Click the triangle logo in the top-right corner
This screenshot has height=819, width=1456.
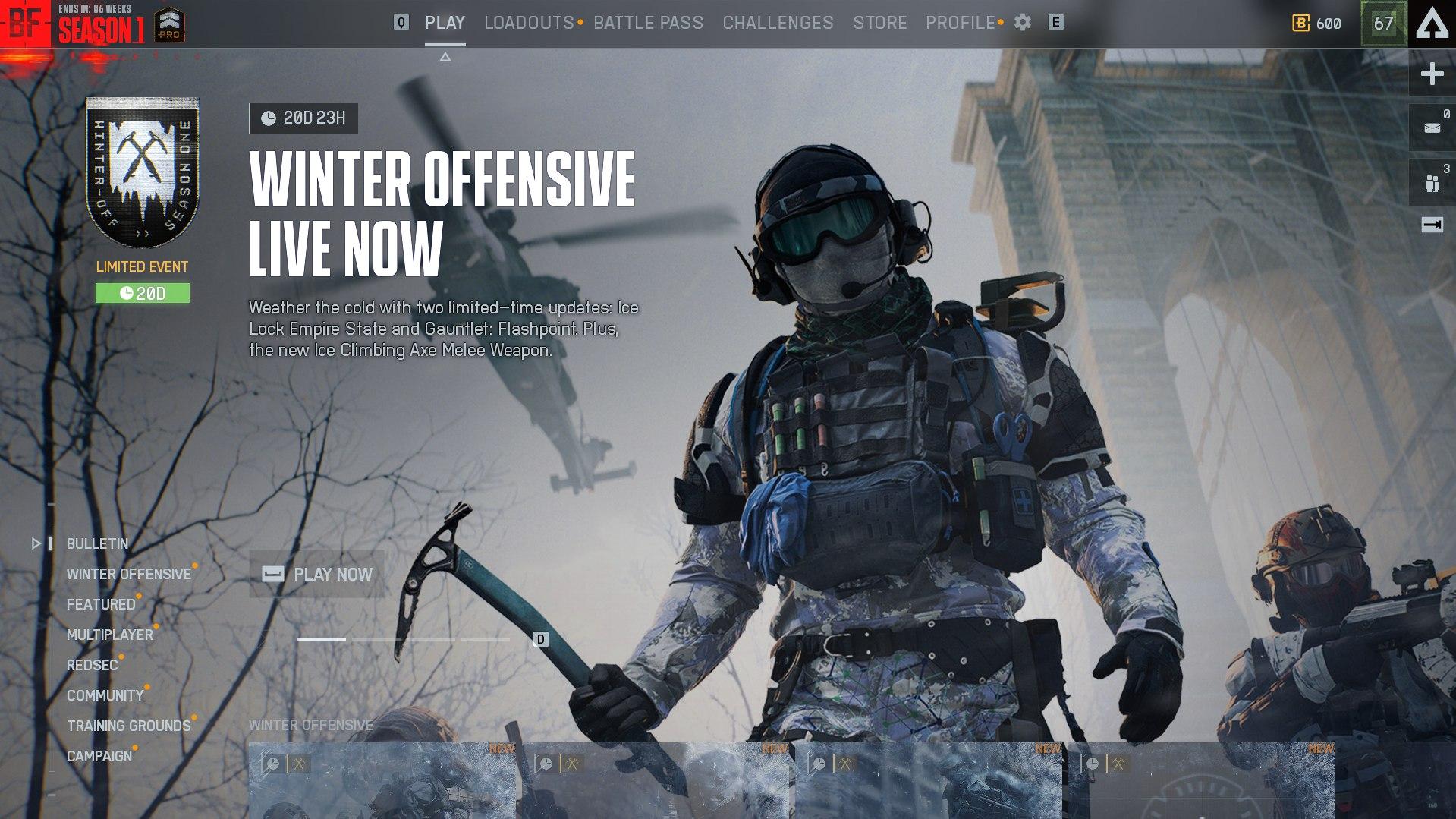tap(1430, 23)
